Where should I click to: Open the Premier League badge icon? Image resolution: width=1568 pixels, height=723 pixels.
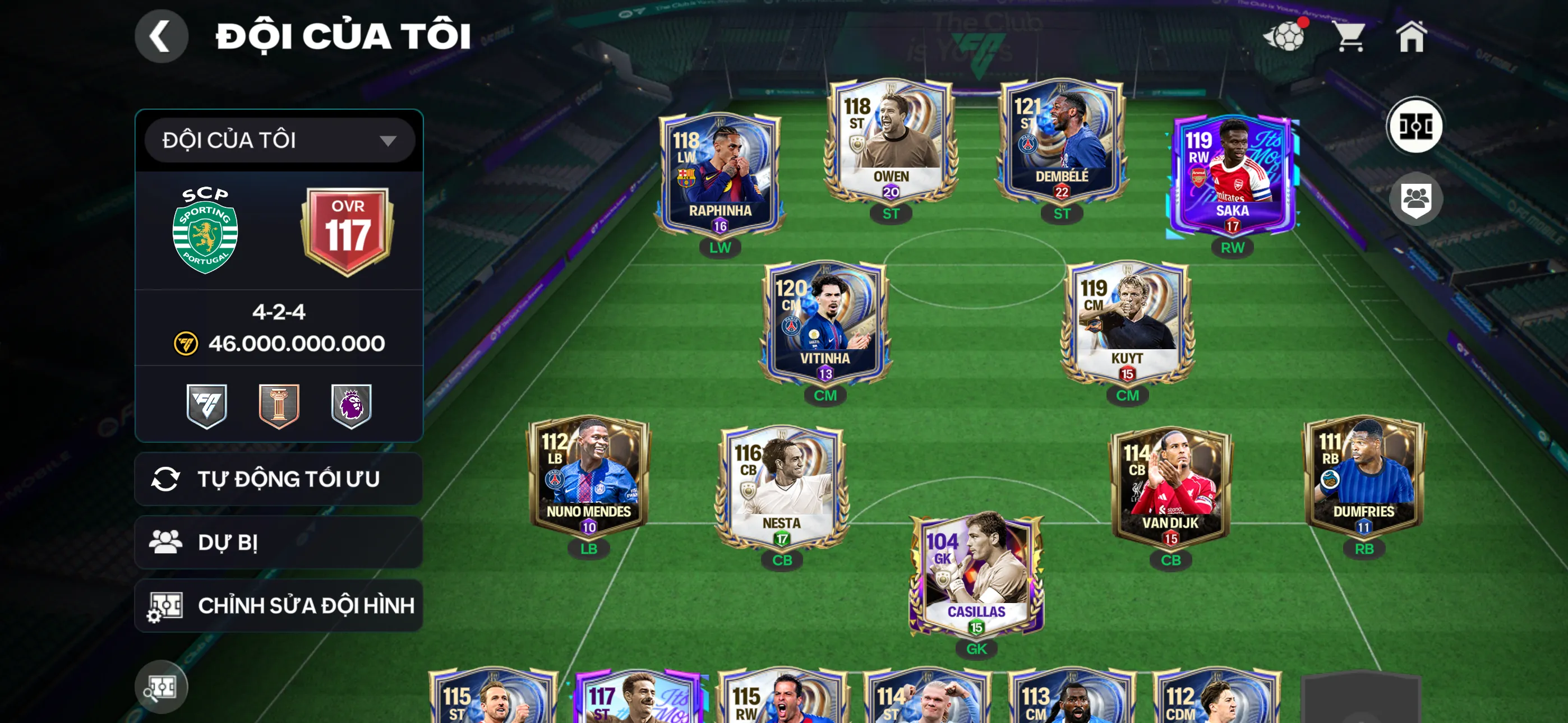pos(352,406)
